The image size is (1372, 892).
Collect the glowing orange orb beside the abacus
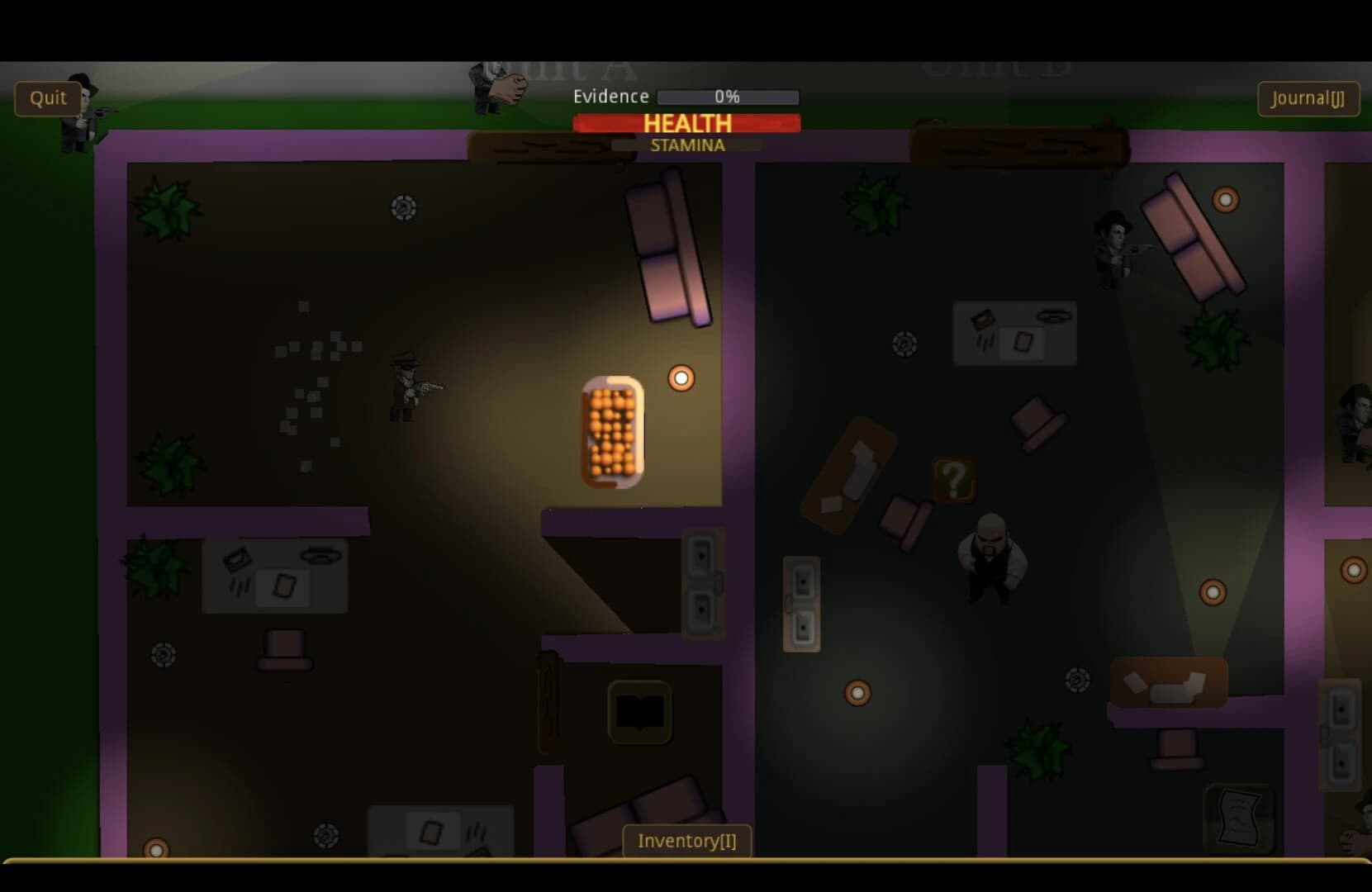point(681,377)
